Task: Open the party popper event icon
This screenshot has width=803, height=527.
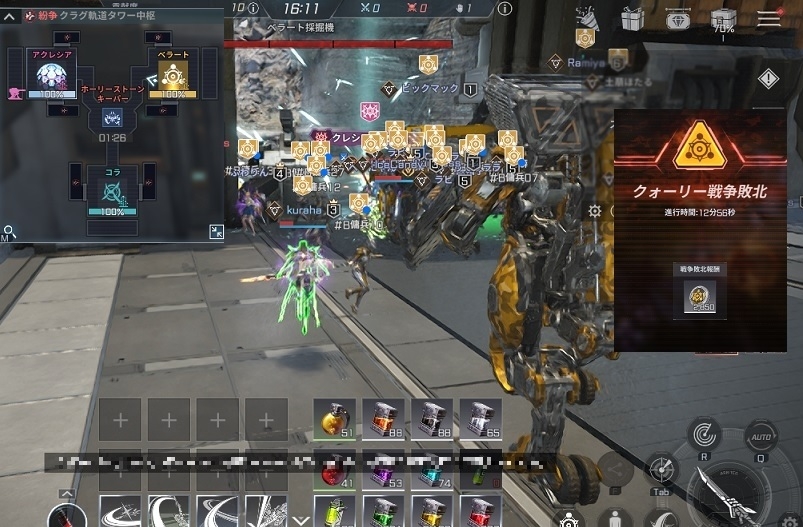Action: [586, 18]
